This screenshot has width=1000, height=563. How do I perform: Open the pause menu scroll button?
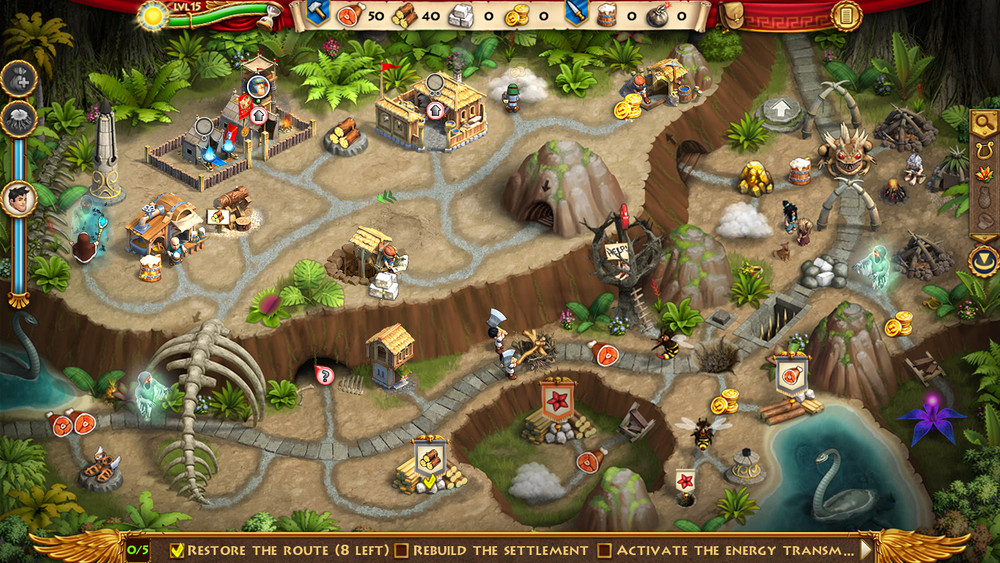[x=846, y=15]
